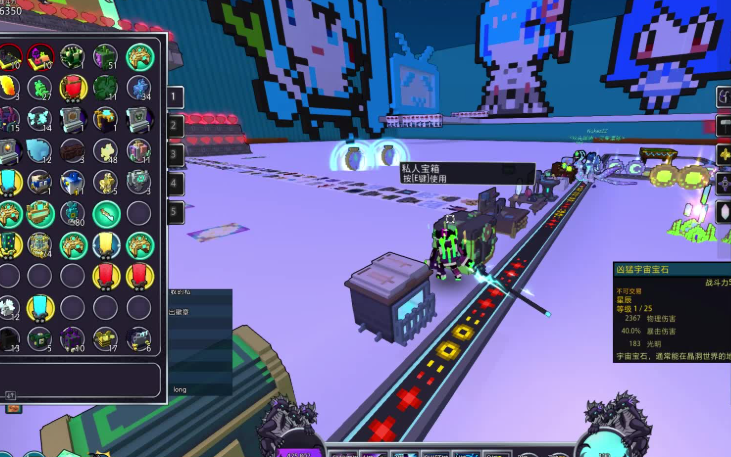Select the white crystal gem side tab
This screenshot has height=457, width=731.
click(724, 212)
